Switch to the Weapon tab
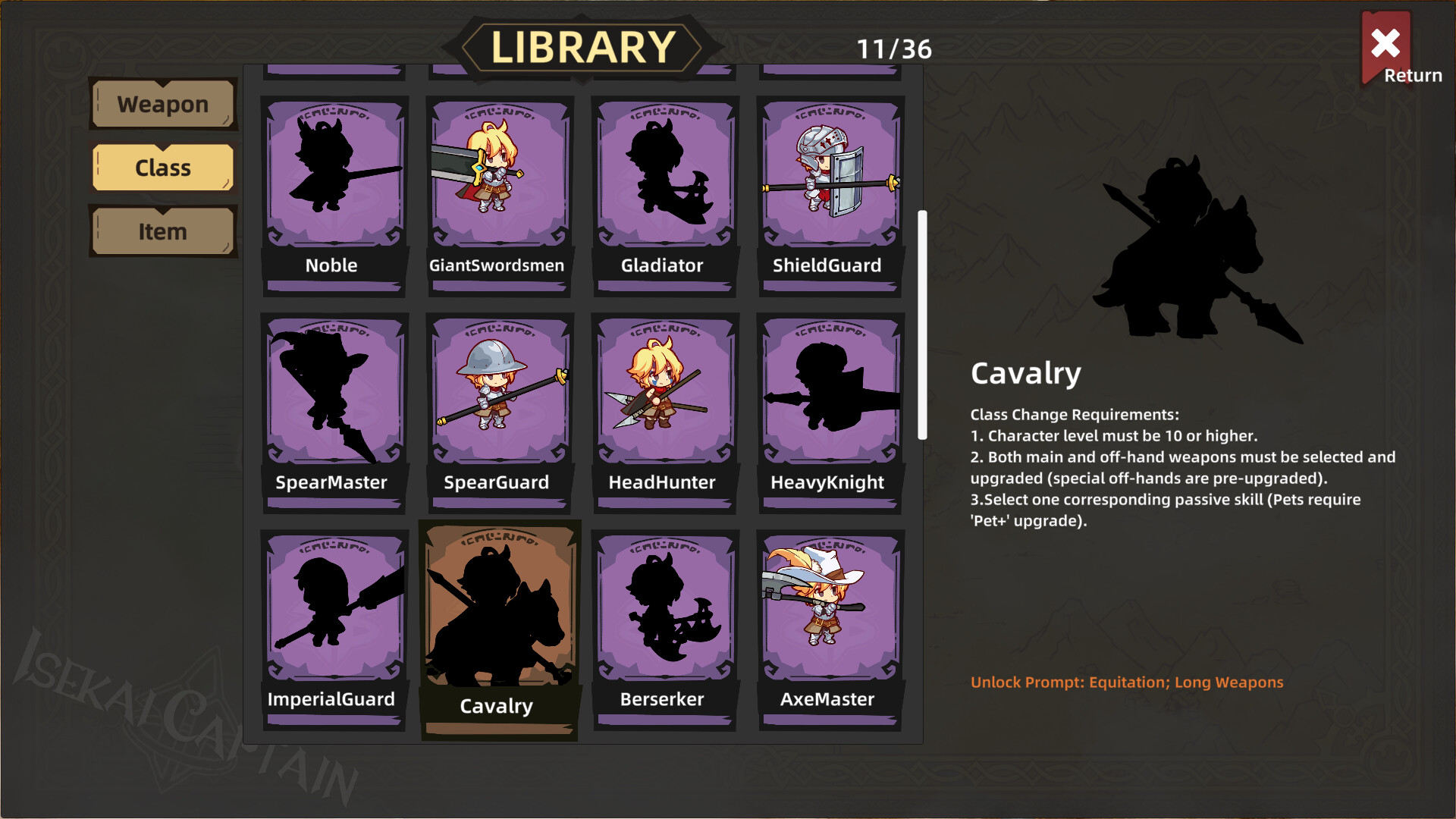 click(x=163, y=104)
